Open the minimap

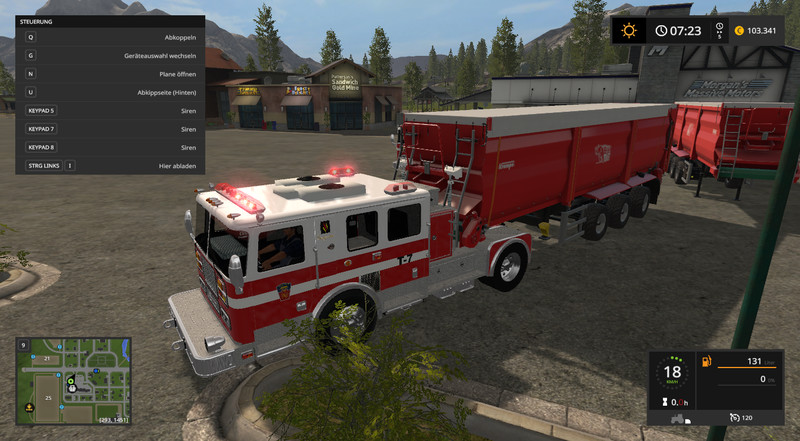[x=72, y=367]
